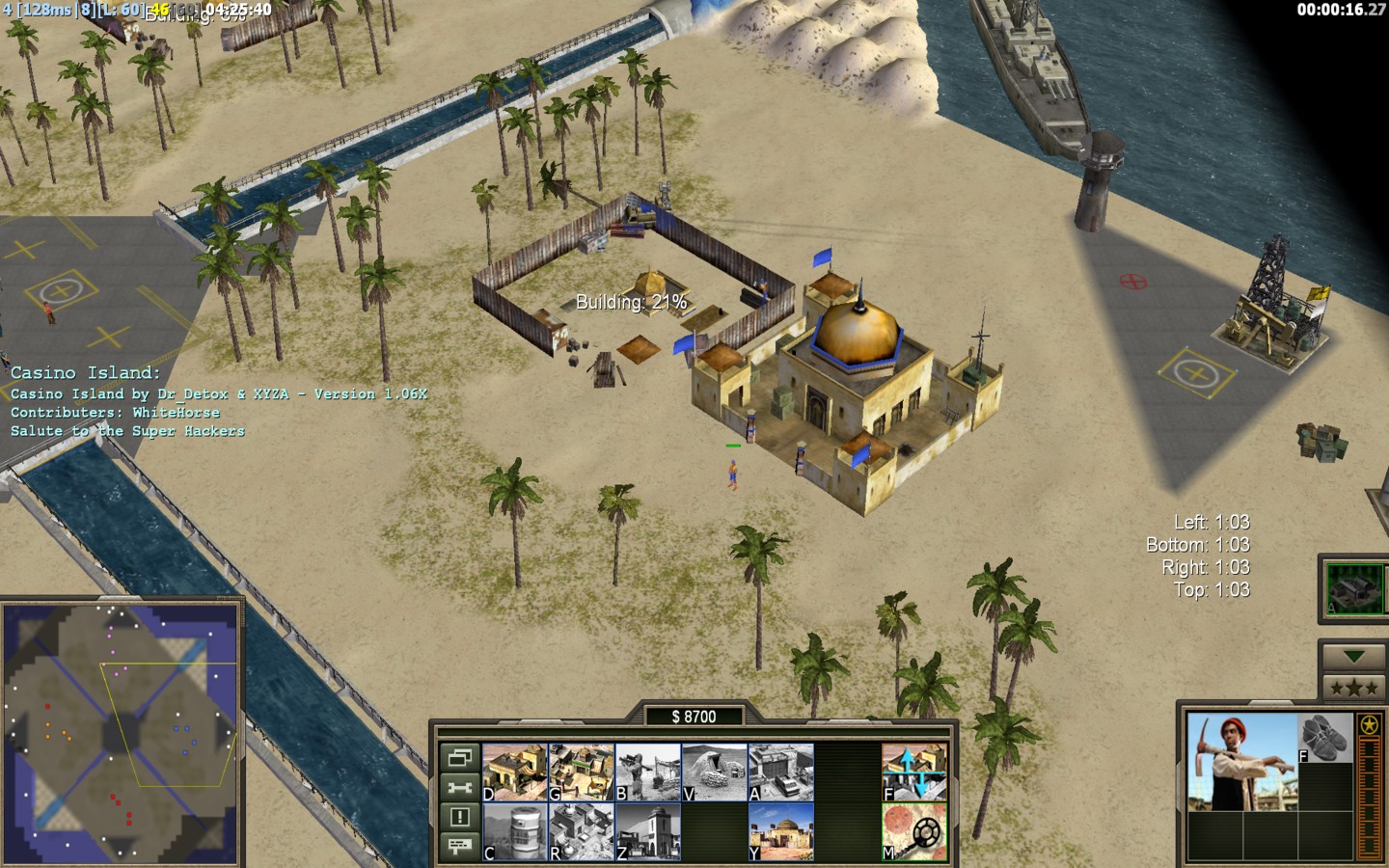Screen dimensions: 1389x868
Task: Select the Palace build icon
Action: 647,831
